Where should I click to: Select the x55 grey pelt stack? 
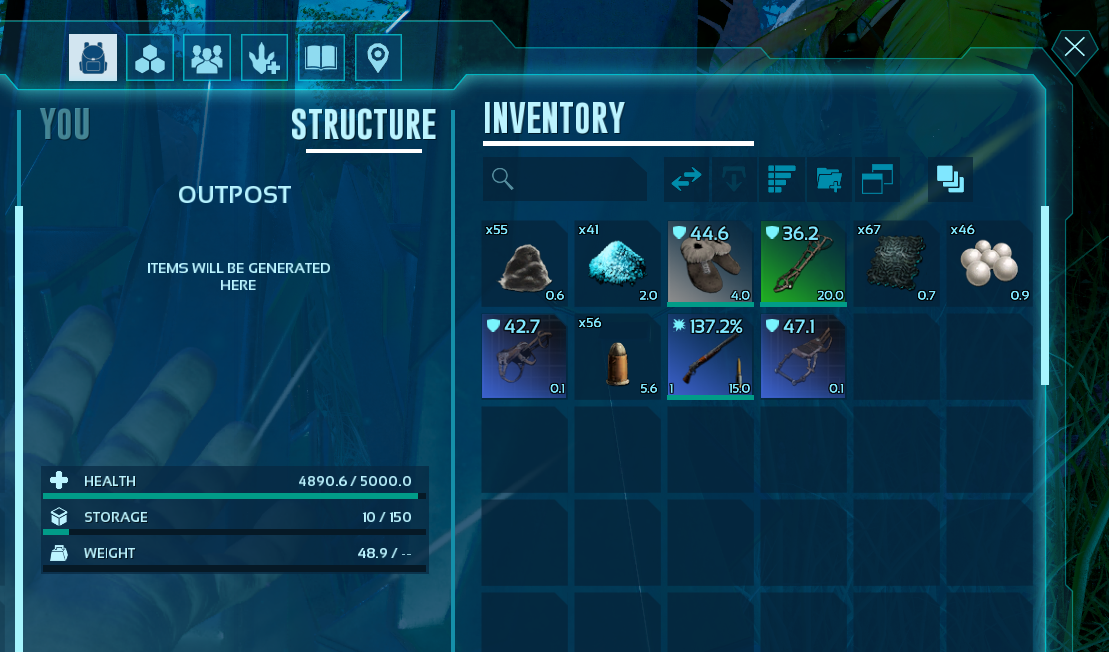click(525, 263)
